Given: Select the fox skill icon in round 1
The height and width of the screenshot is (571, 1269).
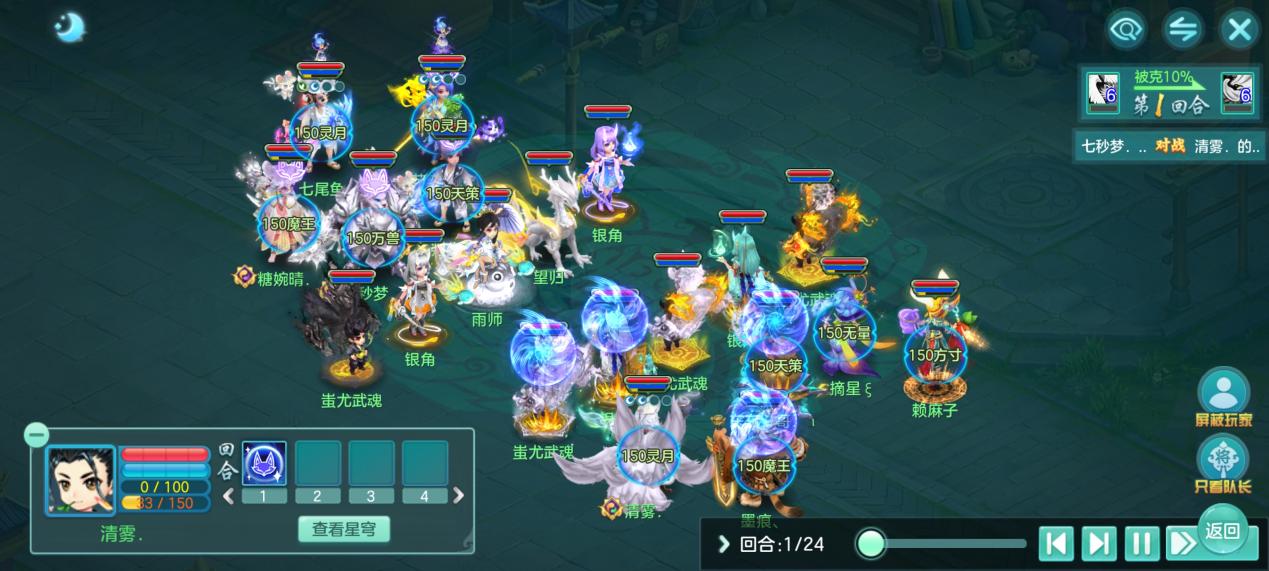Looking at the screenshot, I should (264, 463).
